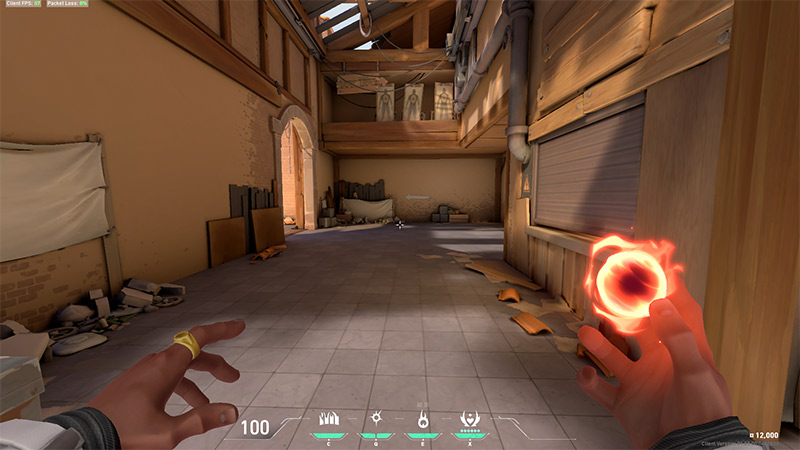
Task: Trigger the Run It Back ultimate icon
Action: [467, 419]
